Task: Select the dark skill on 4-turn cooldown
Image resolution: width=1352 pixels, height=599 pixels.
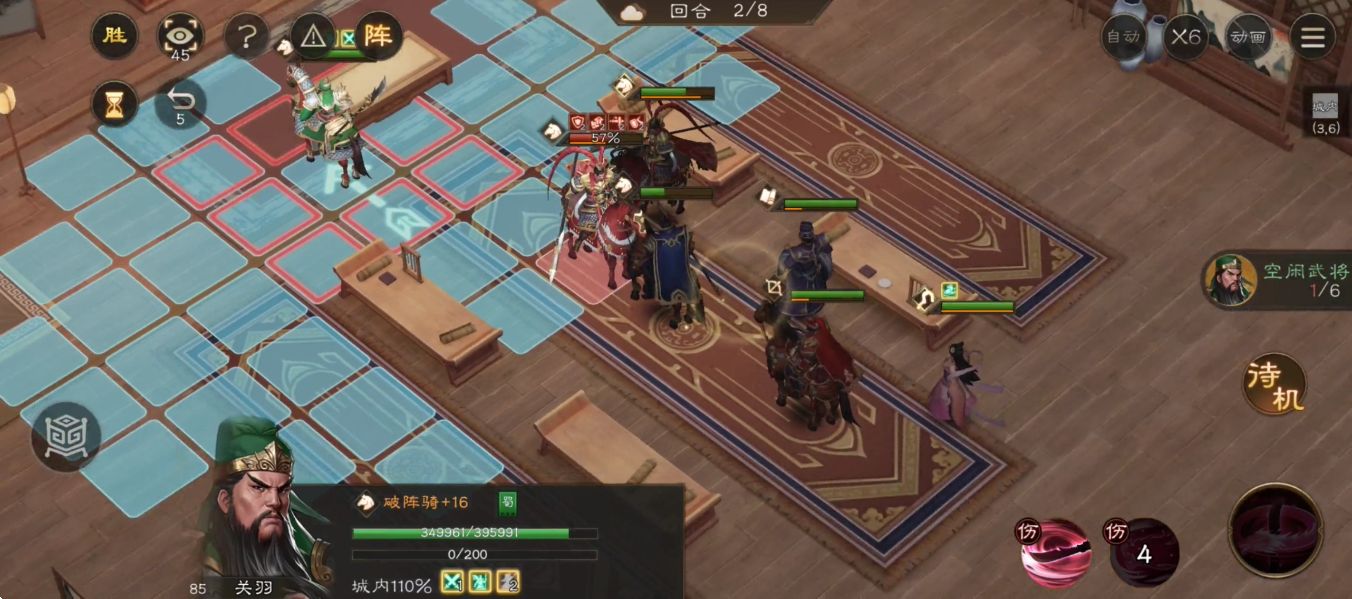Action: pyautogui.click(x=1145, y=552)
